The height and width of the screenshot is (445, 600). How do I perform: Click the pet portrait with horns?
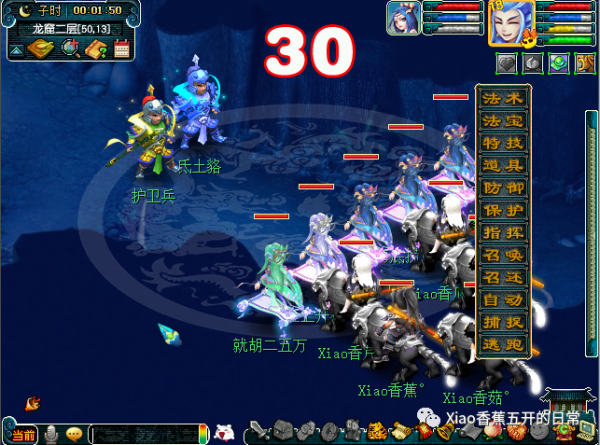coord(406,19)
